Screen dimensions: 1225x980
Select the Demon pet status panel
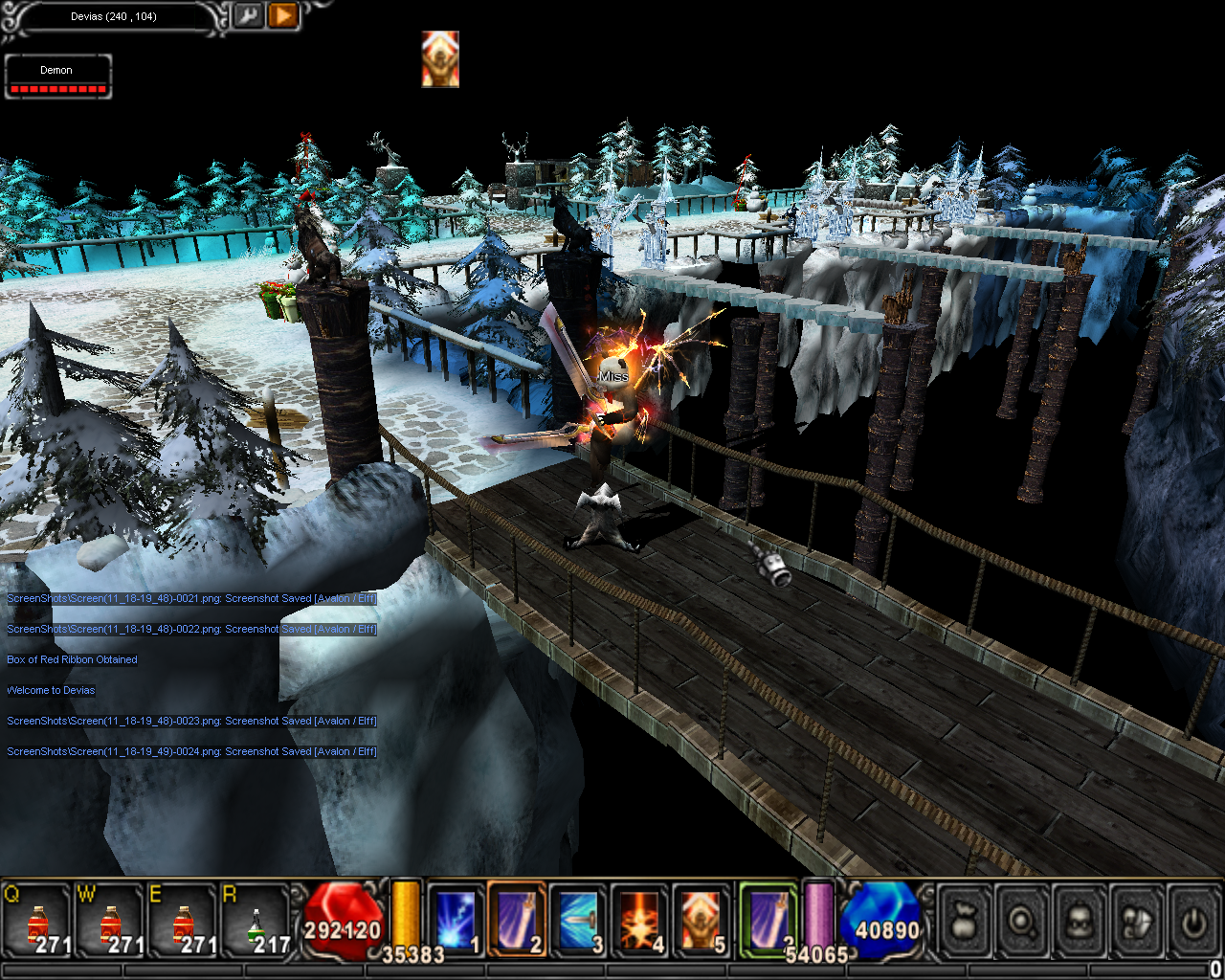(x=57, y=77)
